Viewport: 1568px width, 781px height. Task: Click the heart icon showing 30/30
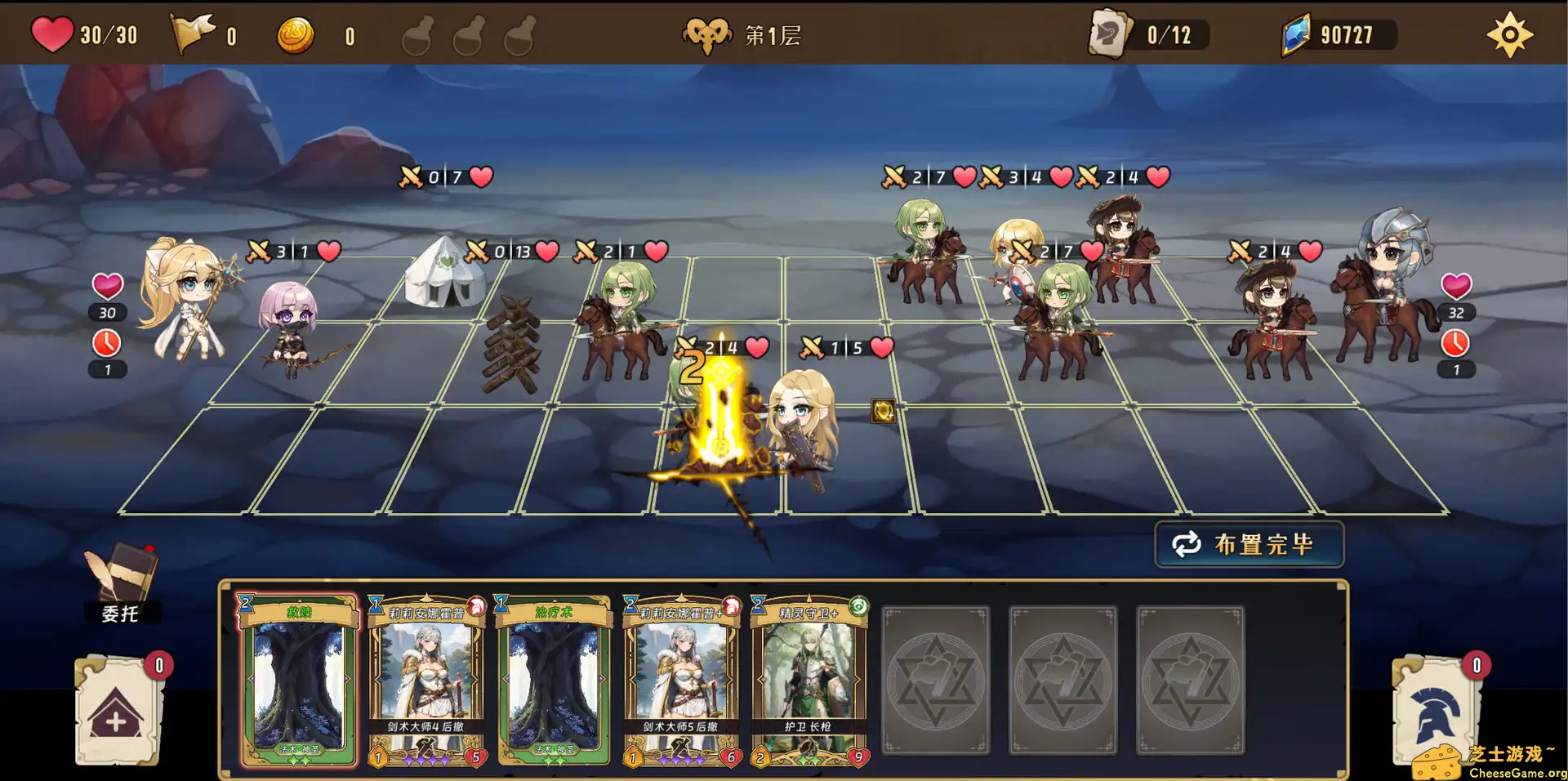coord(51,33)
